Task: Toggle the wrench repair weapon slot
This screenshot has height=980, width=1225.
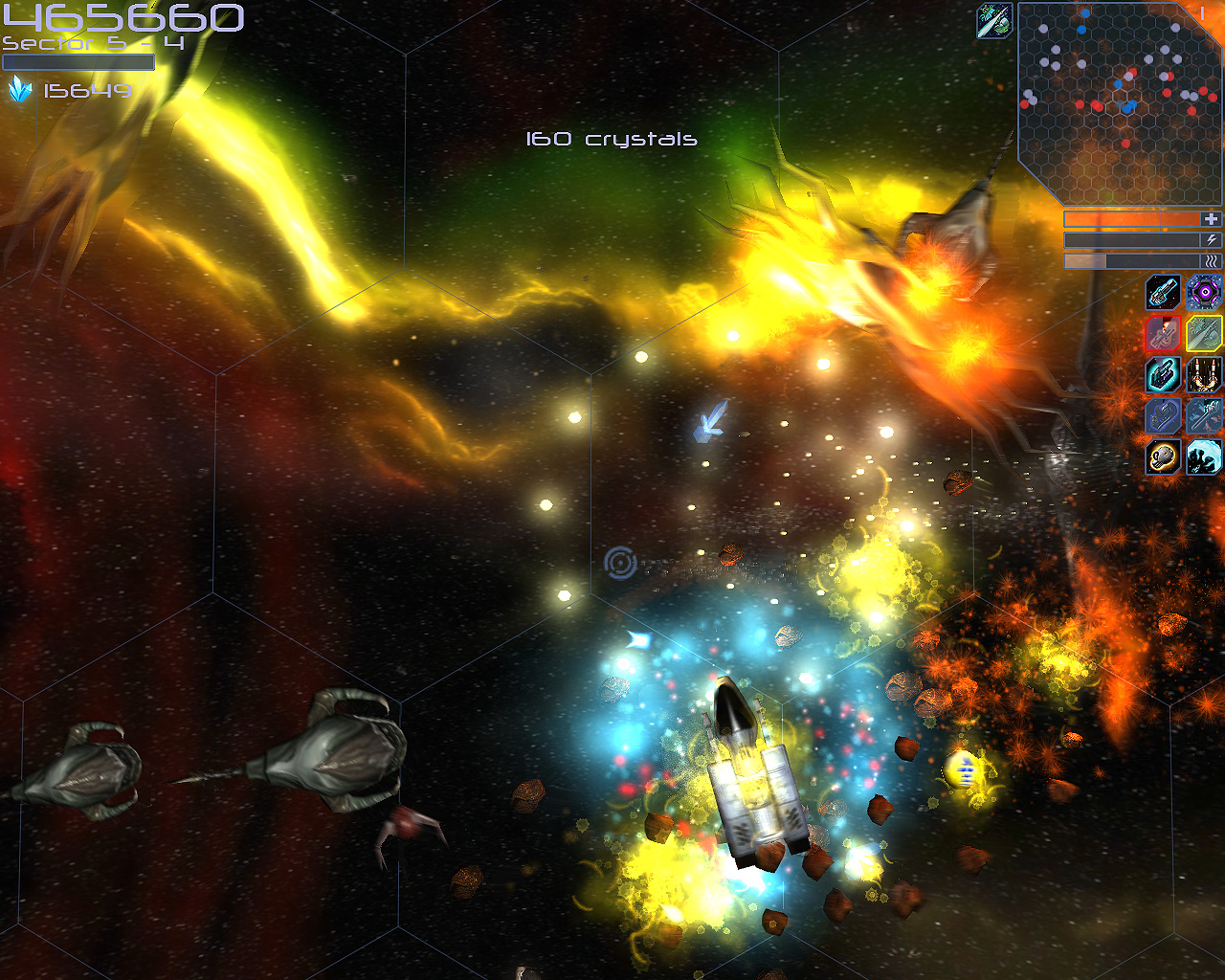Action: [1203, 417]
